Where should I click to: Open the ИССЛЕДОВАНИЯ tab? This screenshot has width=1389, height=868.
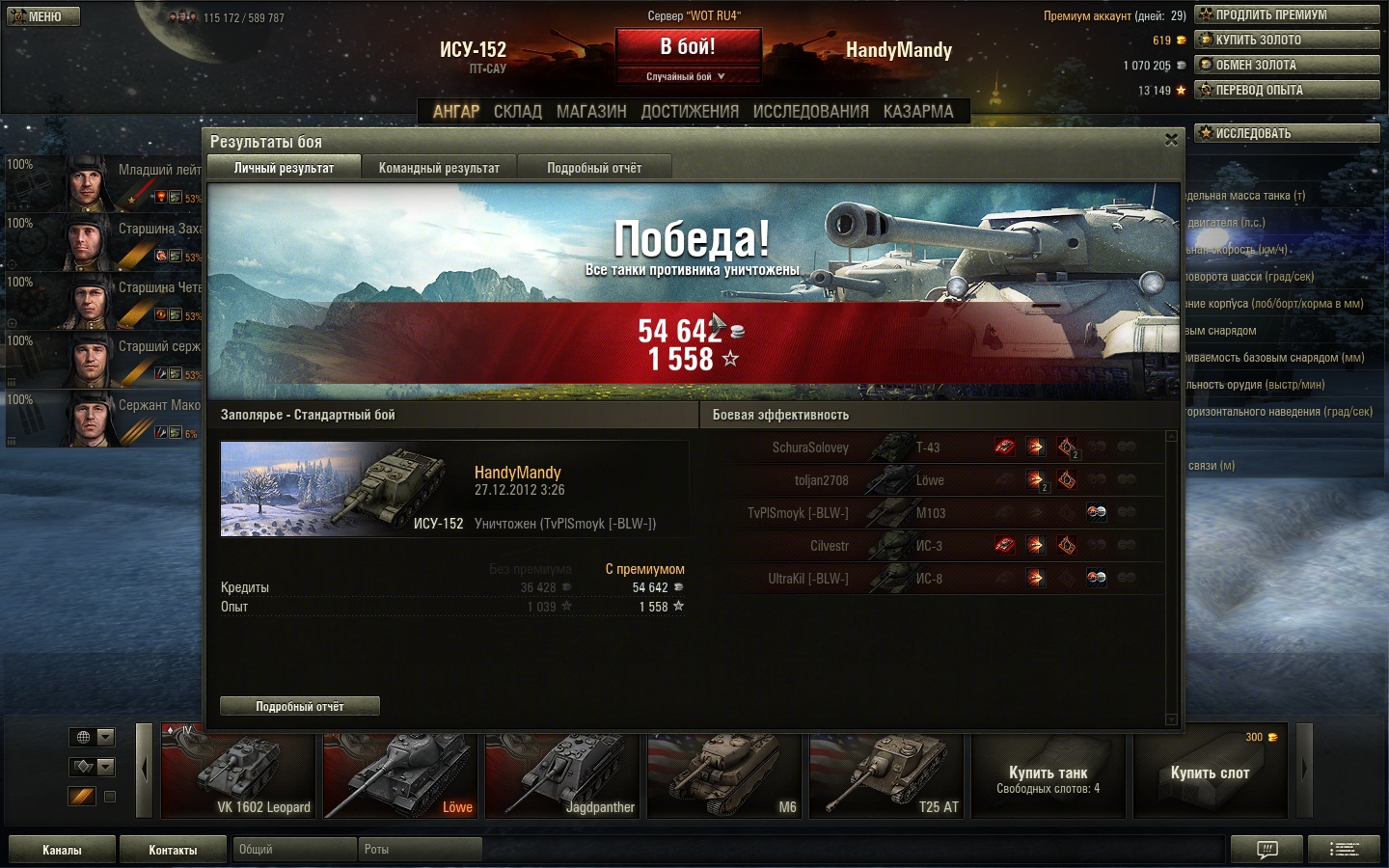810,112
